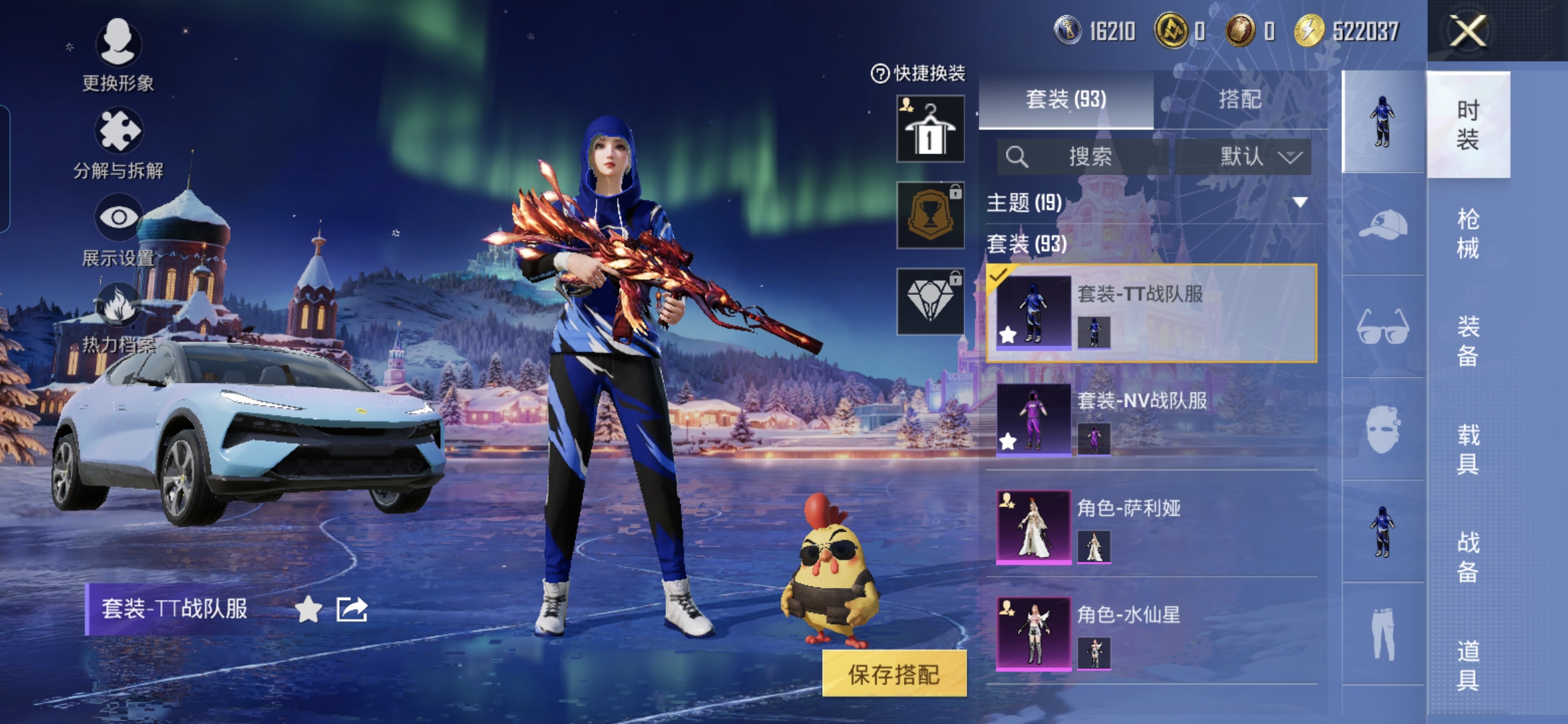The width and height of the screenshot is (1568, 724).
Task: Select the glasses category icon
Action: pos(1383,326)
